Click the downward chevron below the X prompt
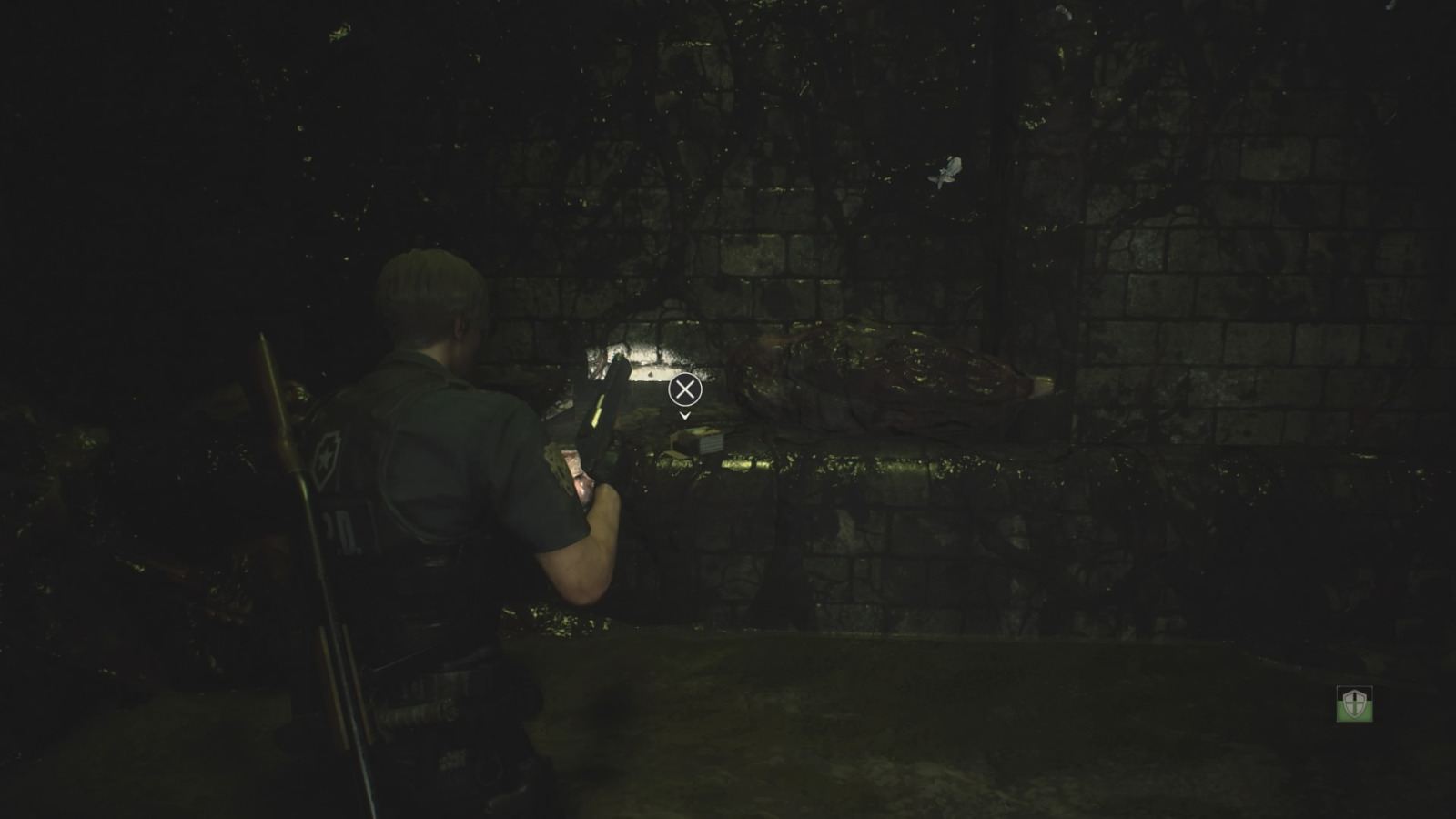The image size is (1456, 819). point(684,416)
